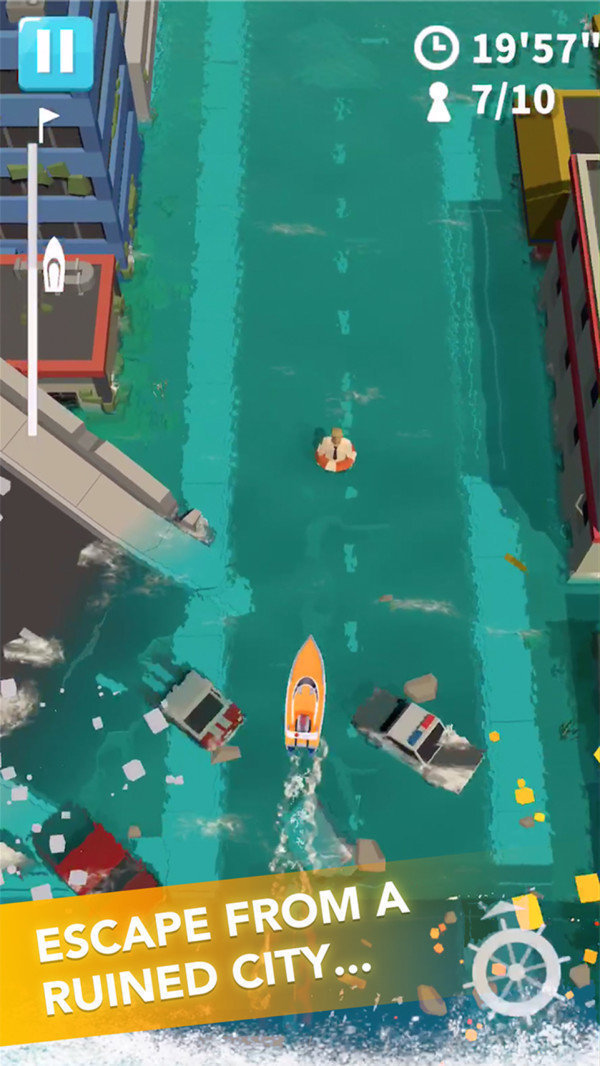This screenshot has width=600, height=1066.
Task: Tap the ship steering wheel control
Action: (x=516, y=971)
